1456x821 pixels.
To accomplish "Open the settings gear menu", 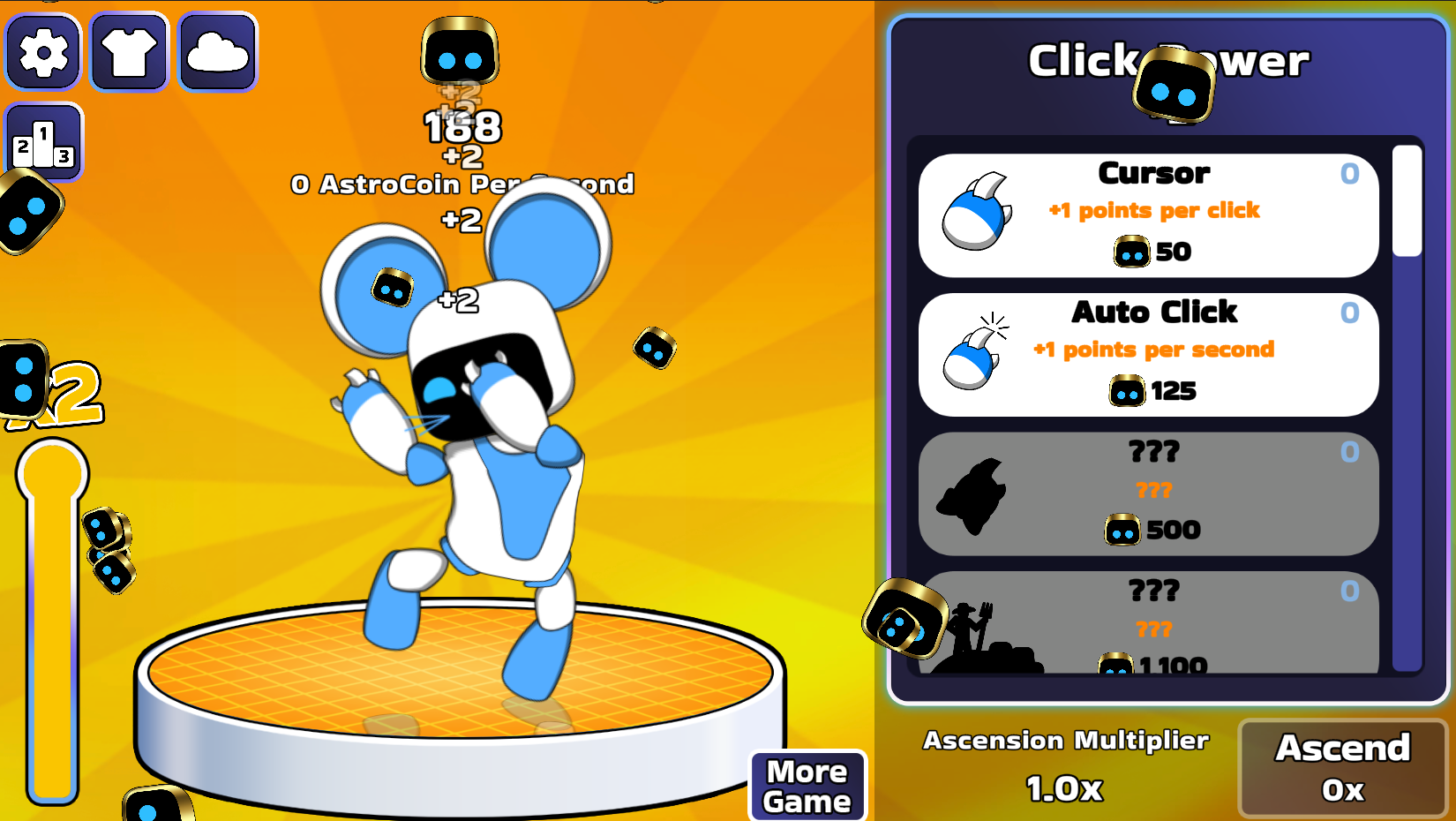I will [x=42, y=51].
